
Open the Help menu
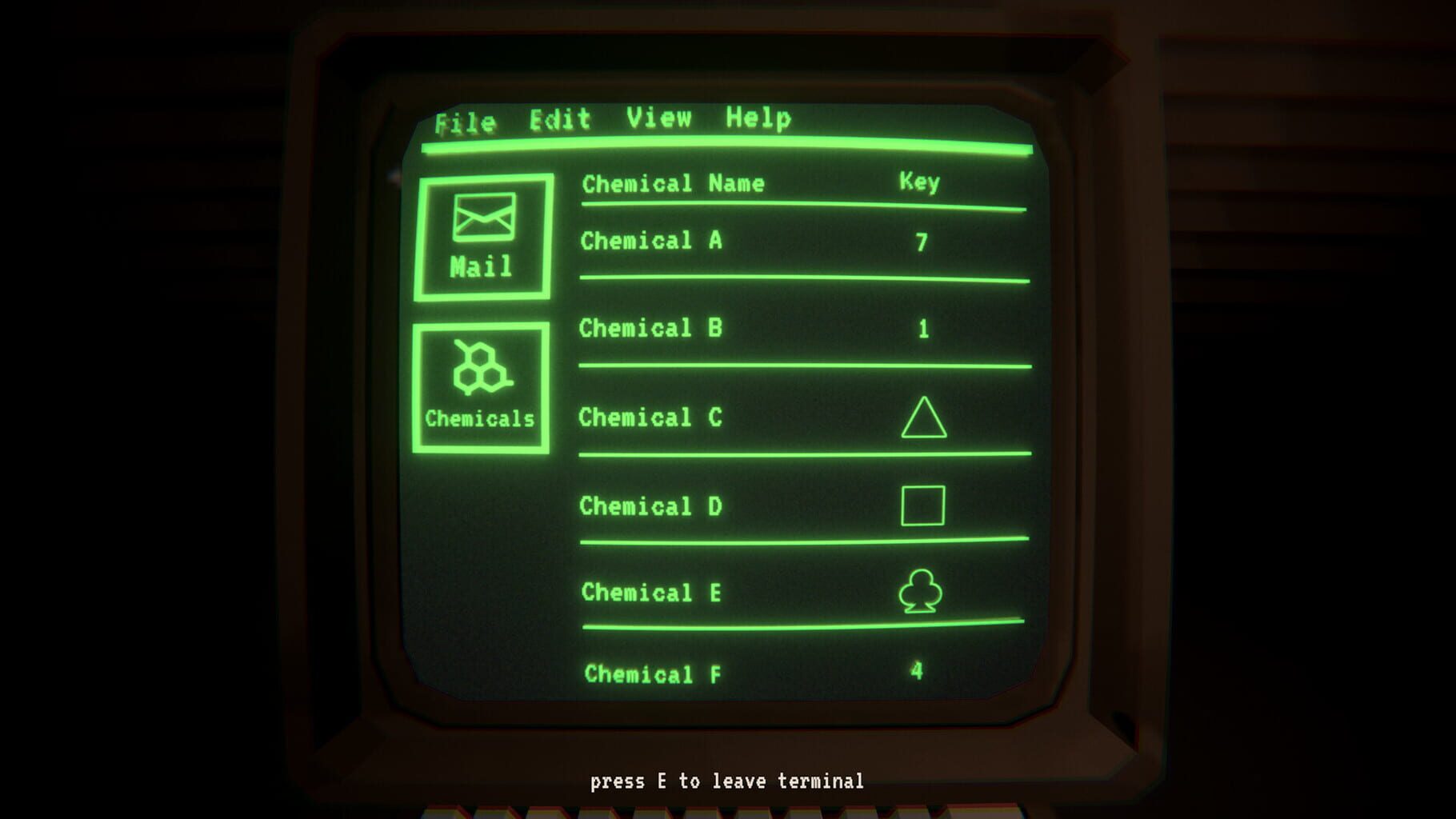755,118
